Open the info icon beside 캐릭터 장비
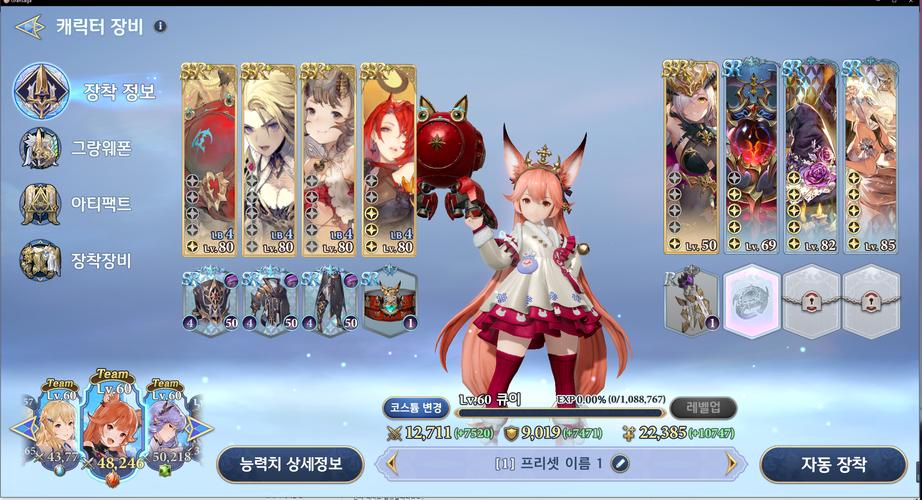Image resolution: width=922 pixels, height=500 pixels. click(160, 27)
